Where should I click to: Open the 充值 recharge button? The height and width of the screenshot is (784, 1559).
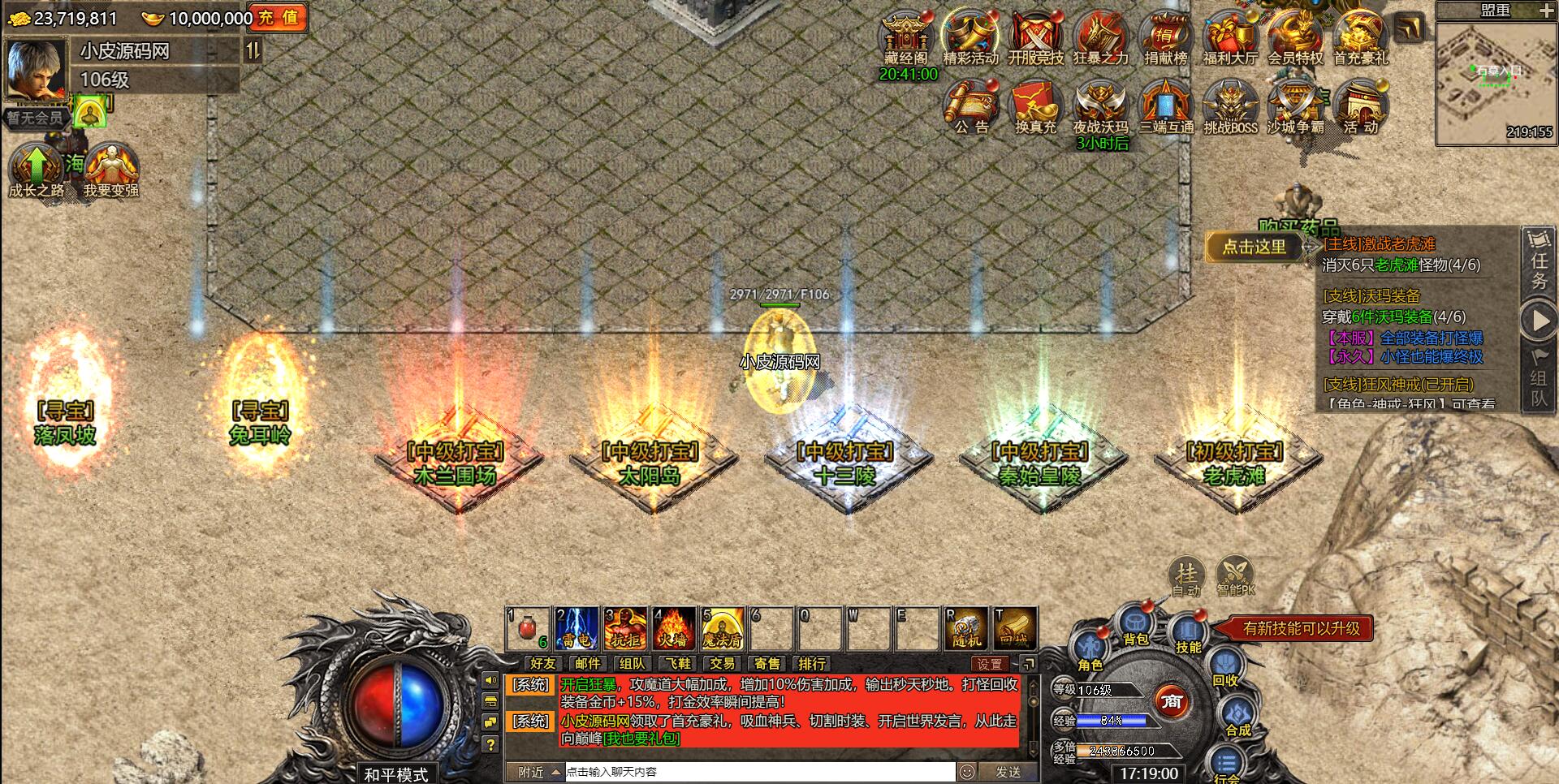(x=280, y=17)
